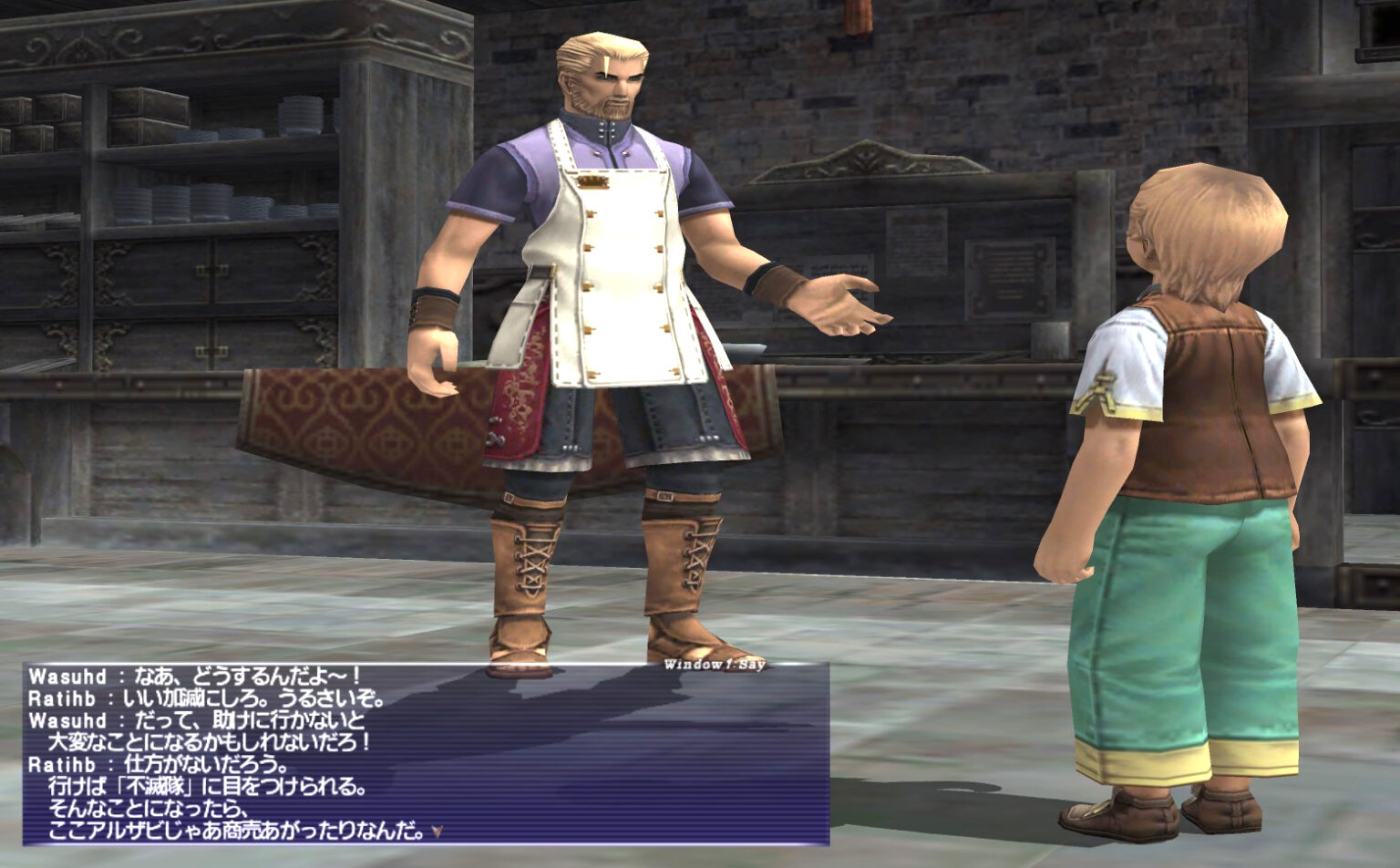This screenshot has width=1400, height=868.
Task: Click the Wasuhd boy character
Action: pos(1185,456)
